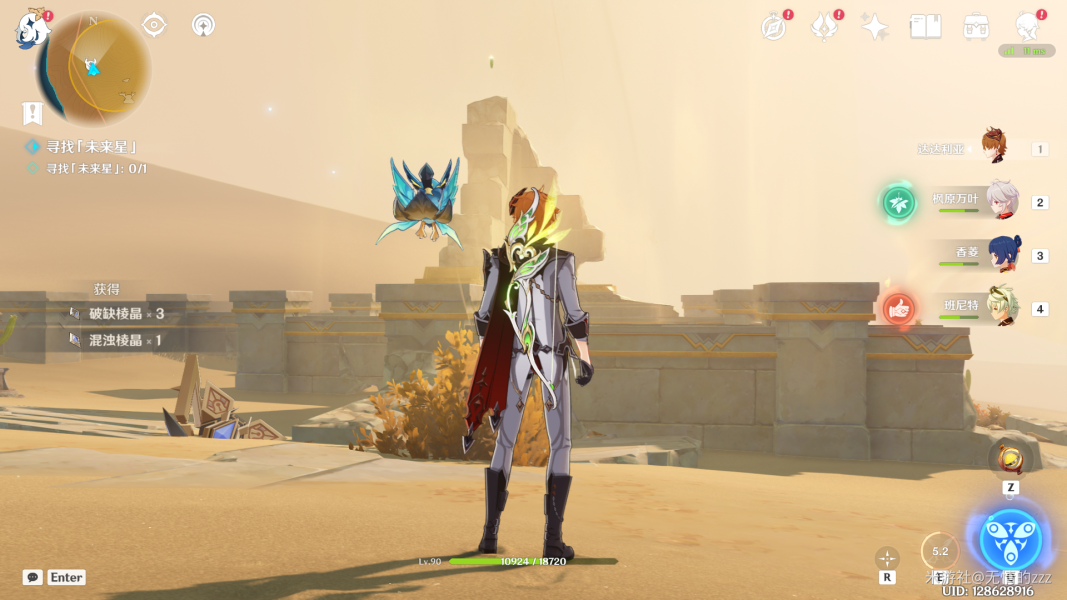
Task: Activate the elemental sight eye icon
Action: coord(154,25)
